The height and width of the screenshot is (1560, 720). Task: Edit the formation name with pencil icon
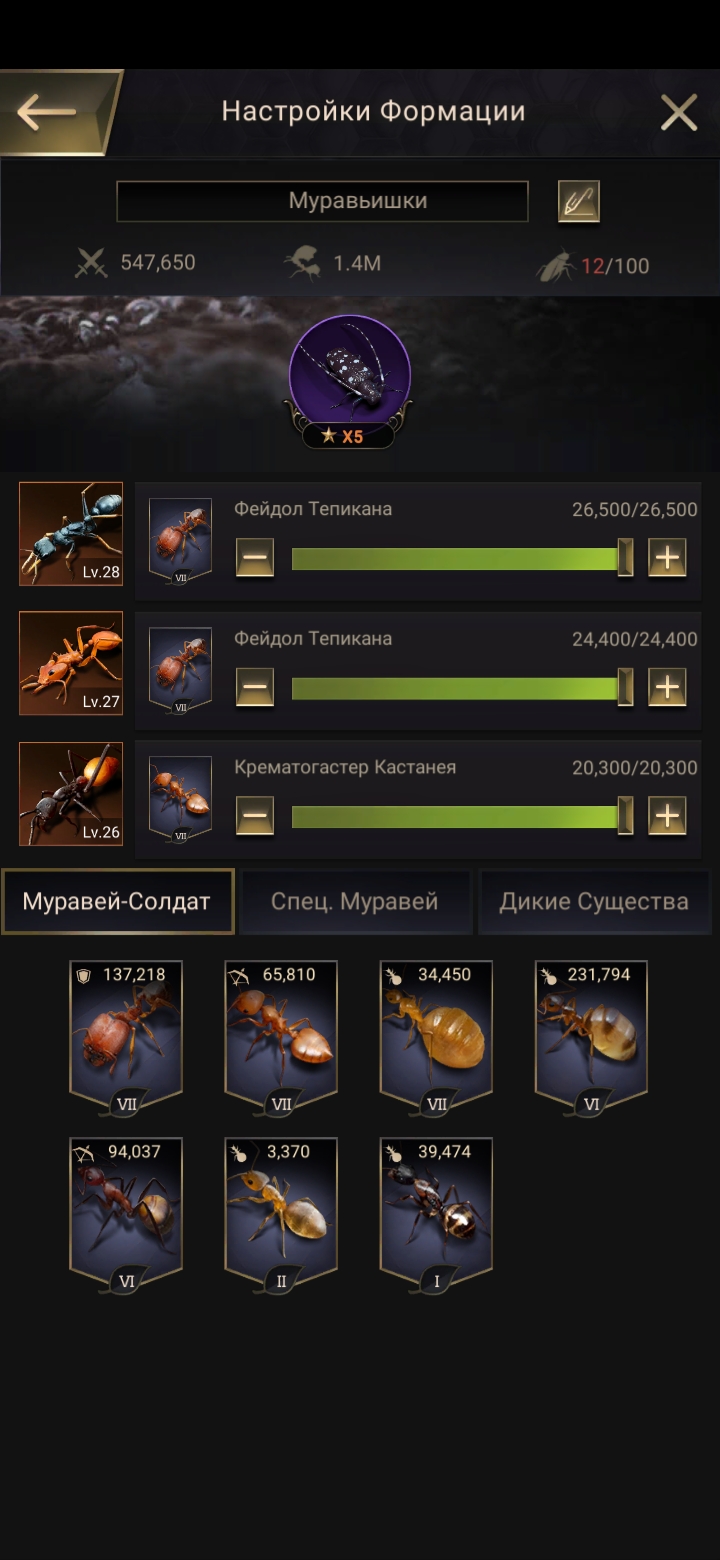tap(578, 201)
